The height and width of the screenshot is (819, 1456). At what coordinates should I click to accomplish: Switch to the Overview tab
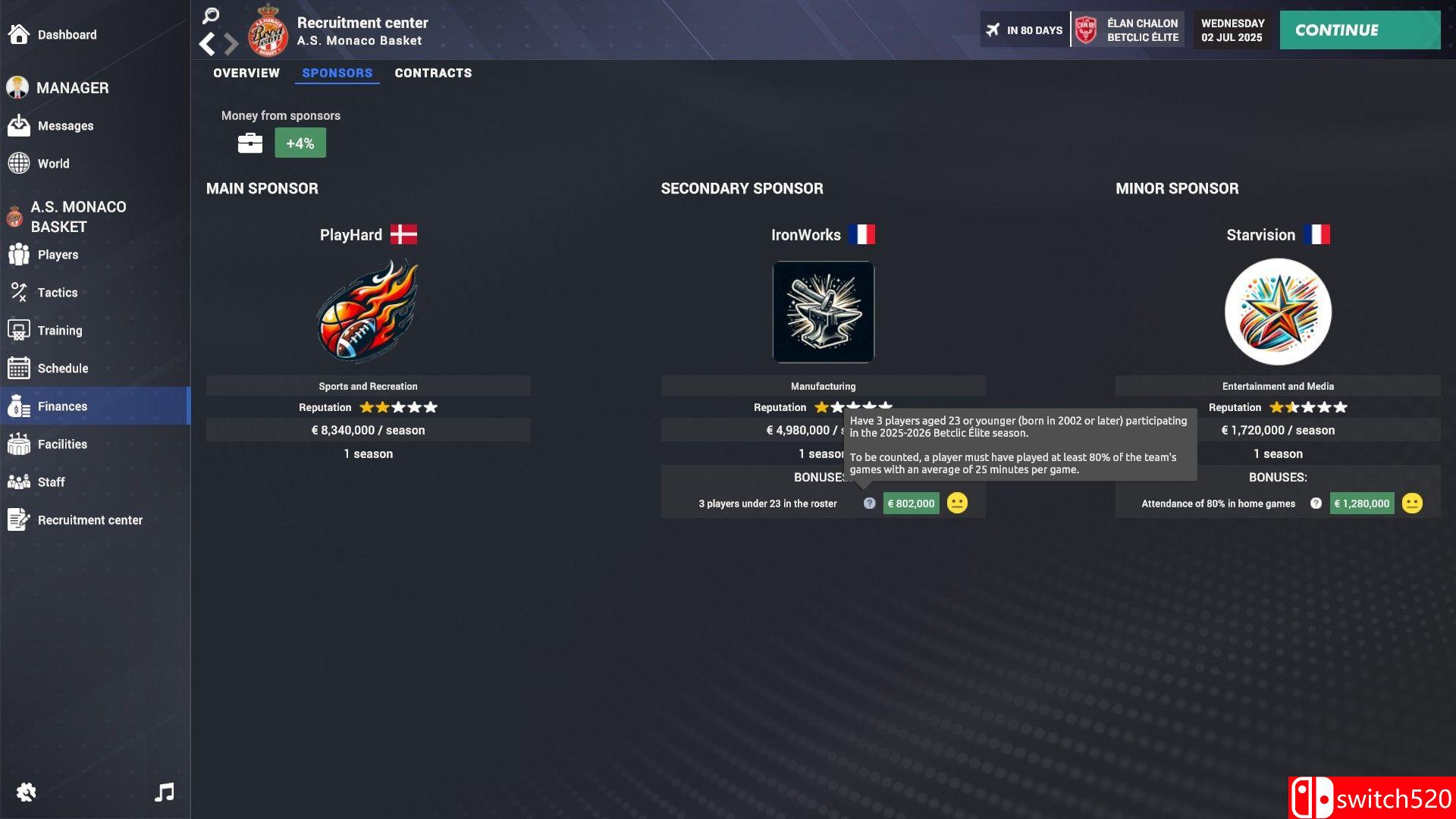246,73
